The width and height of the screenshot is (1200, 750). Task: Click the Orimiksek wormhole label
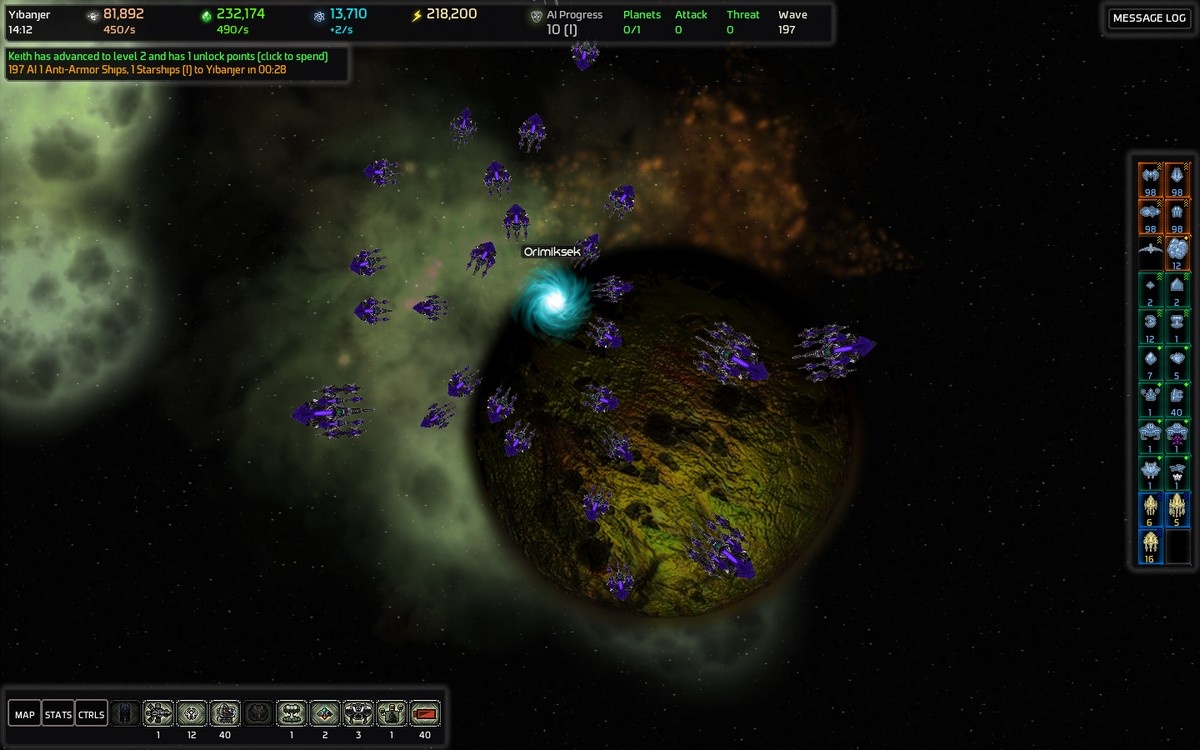552,252
